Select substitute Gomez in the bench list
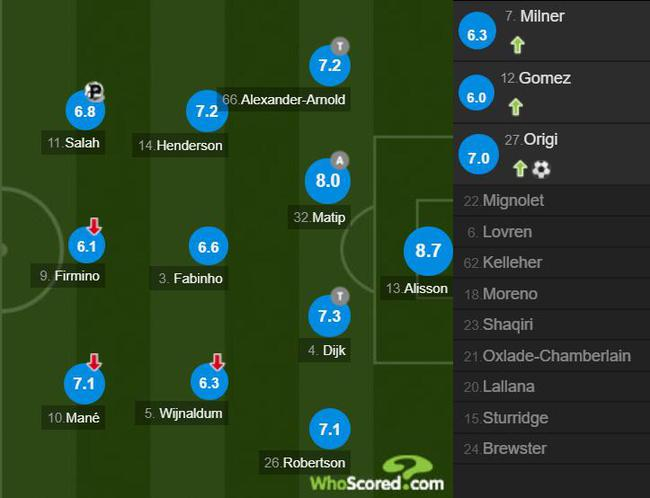Image resolution: width=650 pixels, height=498 pixels. (x=551, y=92)
